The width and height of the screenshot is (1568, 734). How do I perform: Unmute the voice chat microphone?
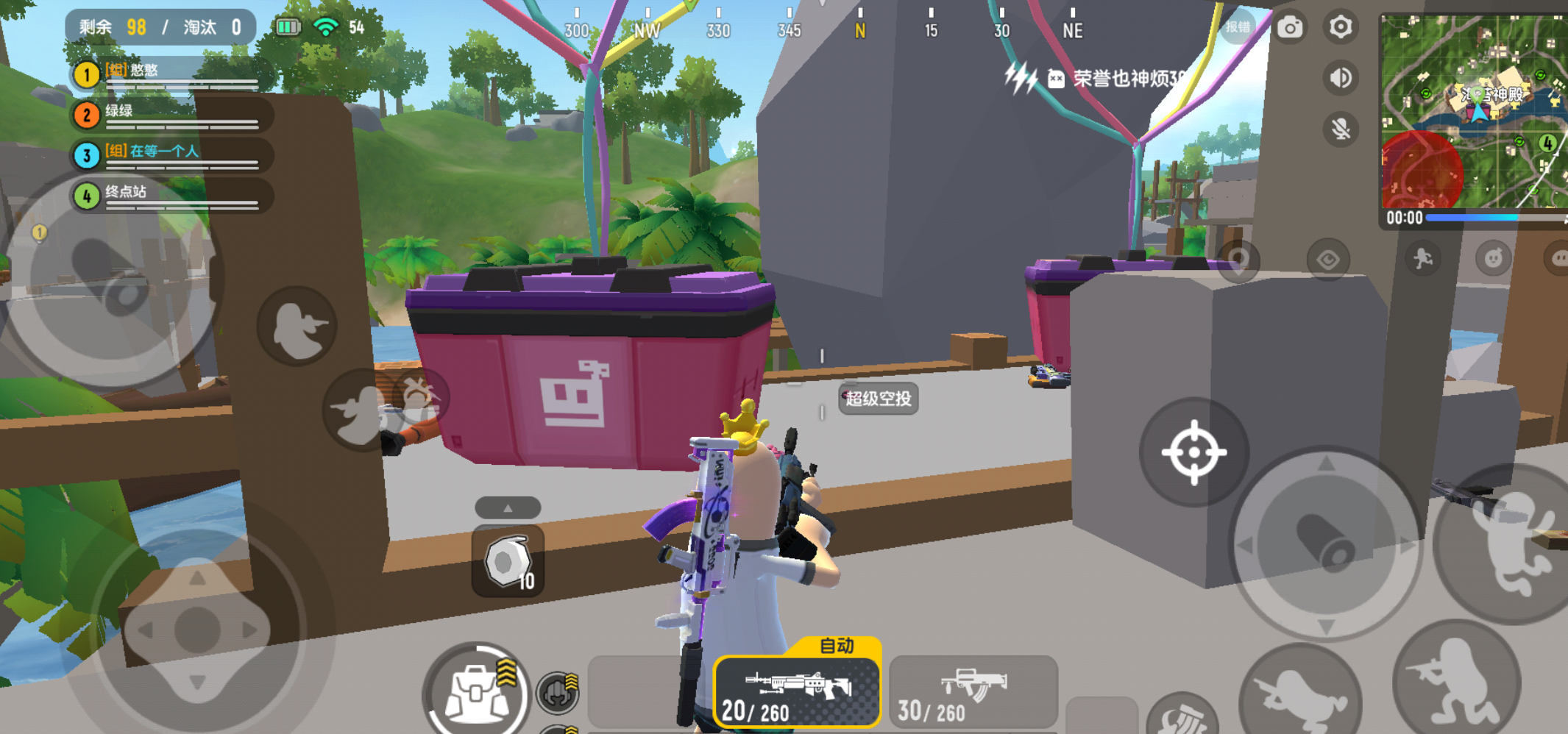point(1340,129)
